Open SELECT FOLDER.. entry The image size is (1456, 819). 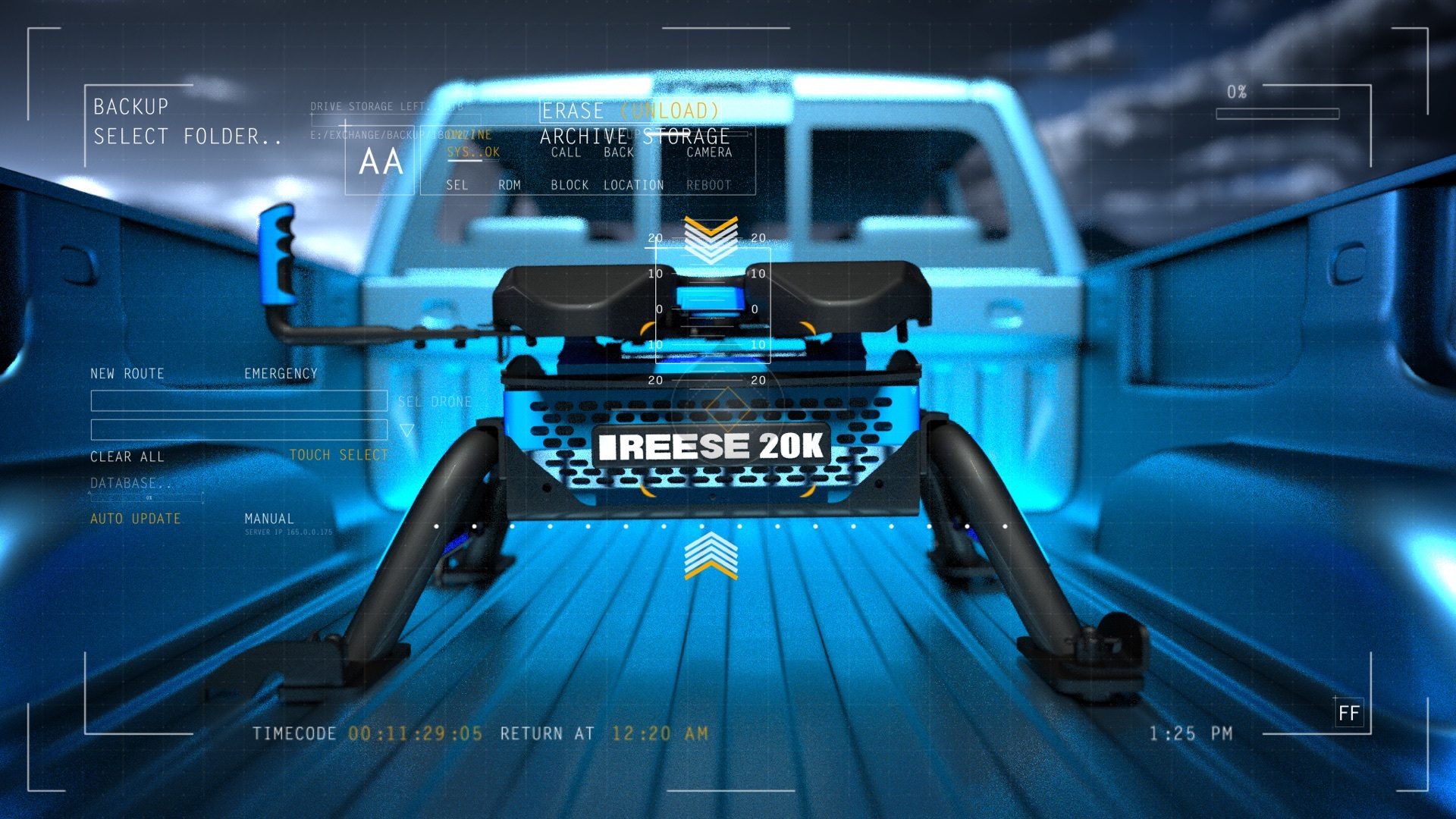(x=187, y=136)
